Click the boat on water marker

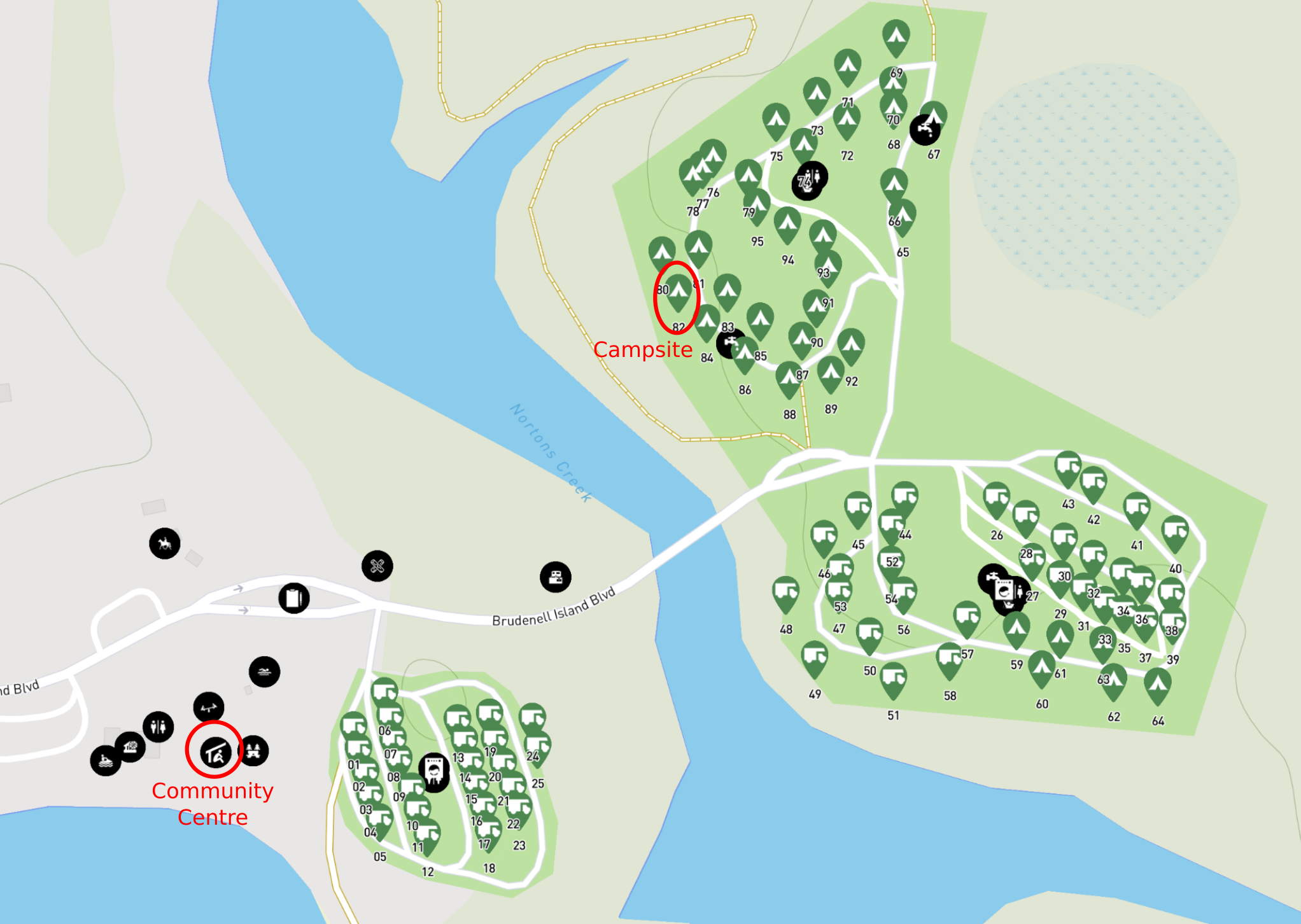point(106,760)
